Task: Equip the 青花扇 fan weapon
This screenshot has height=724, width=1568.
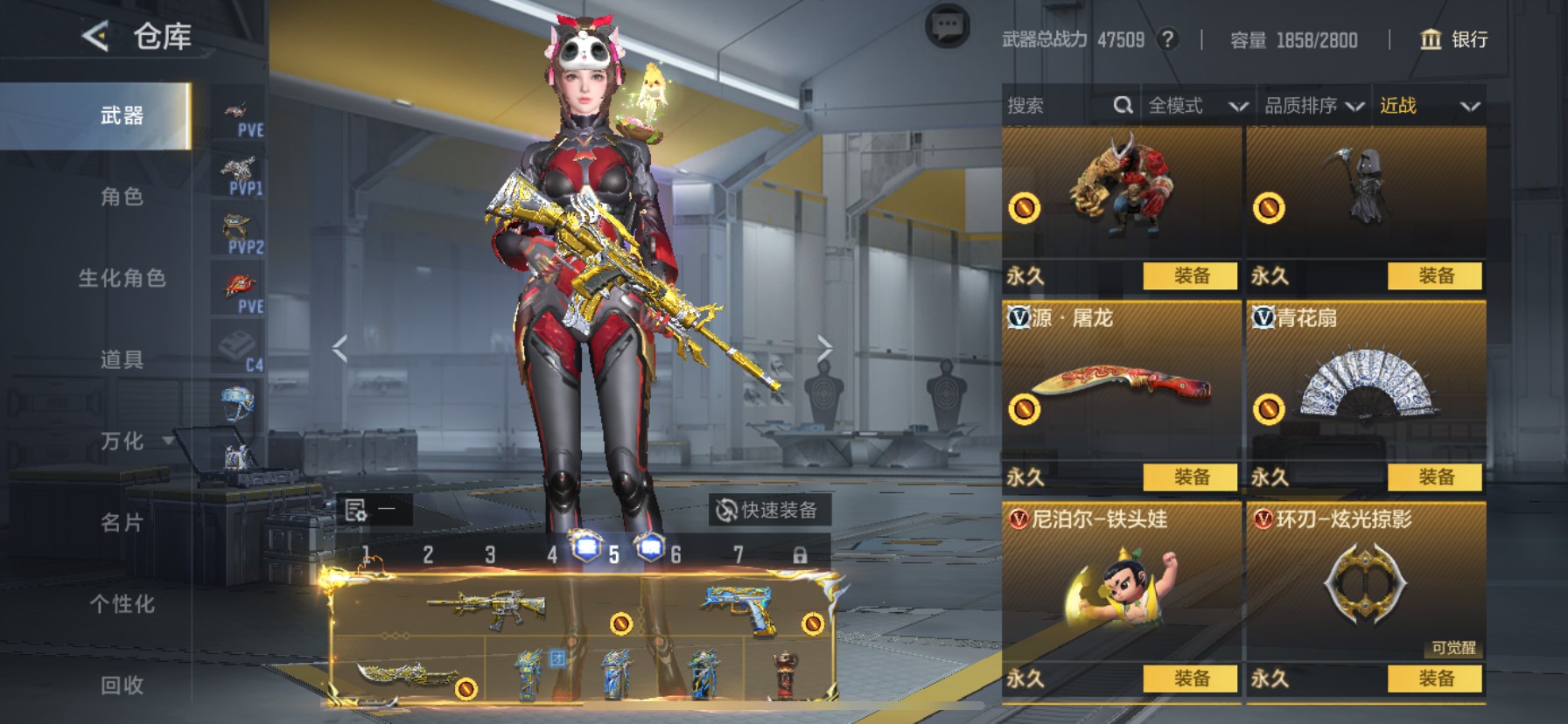Action: click(1435, 477)
